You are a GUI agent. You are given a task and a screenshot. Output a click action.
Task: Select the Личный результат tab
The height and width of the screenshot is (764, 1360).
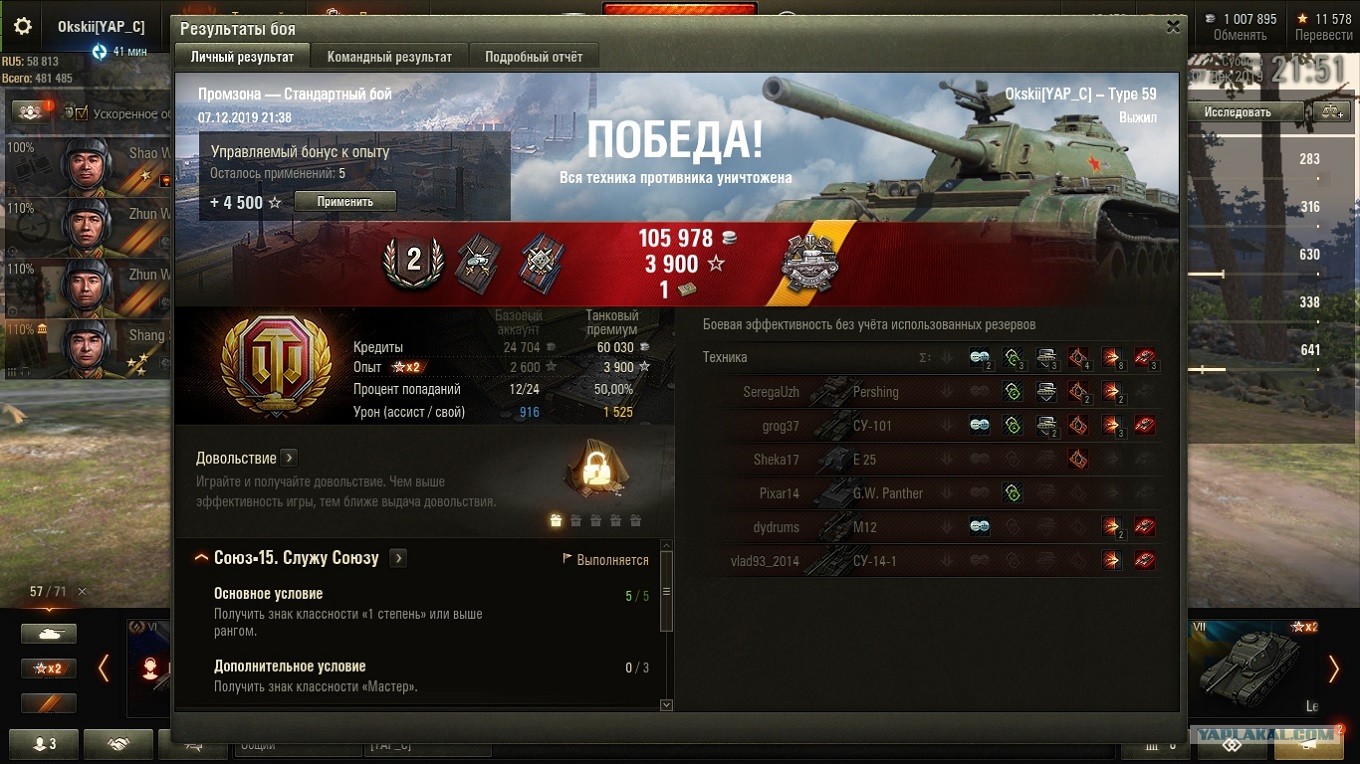pos(242,57)
